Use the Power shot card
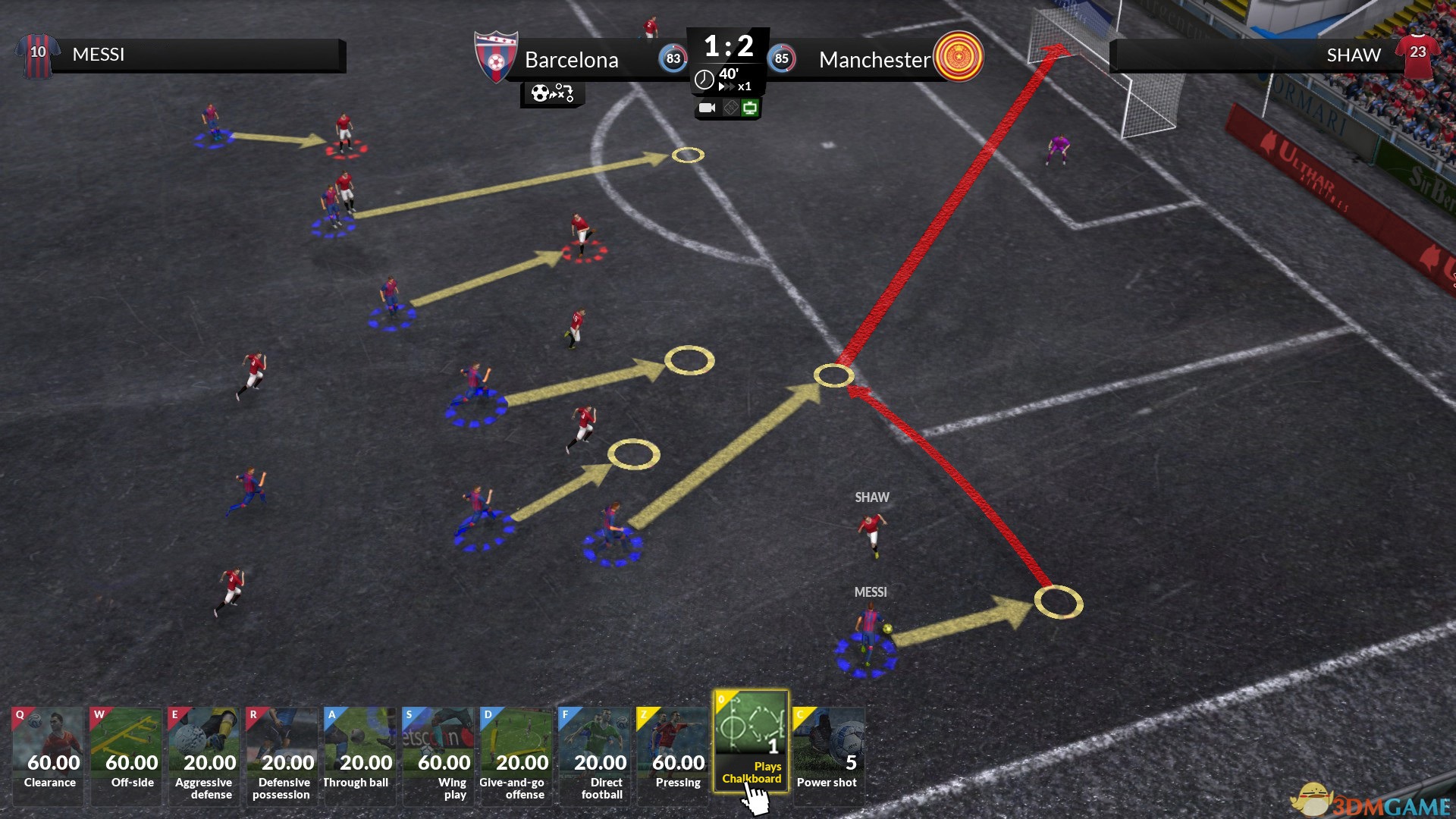Screen dimensions: 1456x819 829,754
